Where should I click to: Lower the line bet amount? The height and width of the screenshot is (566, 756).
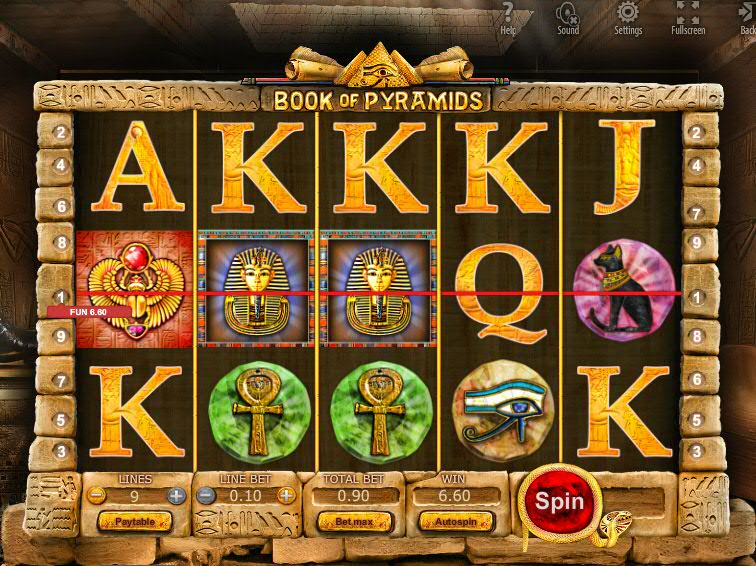pos(206,495)
